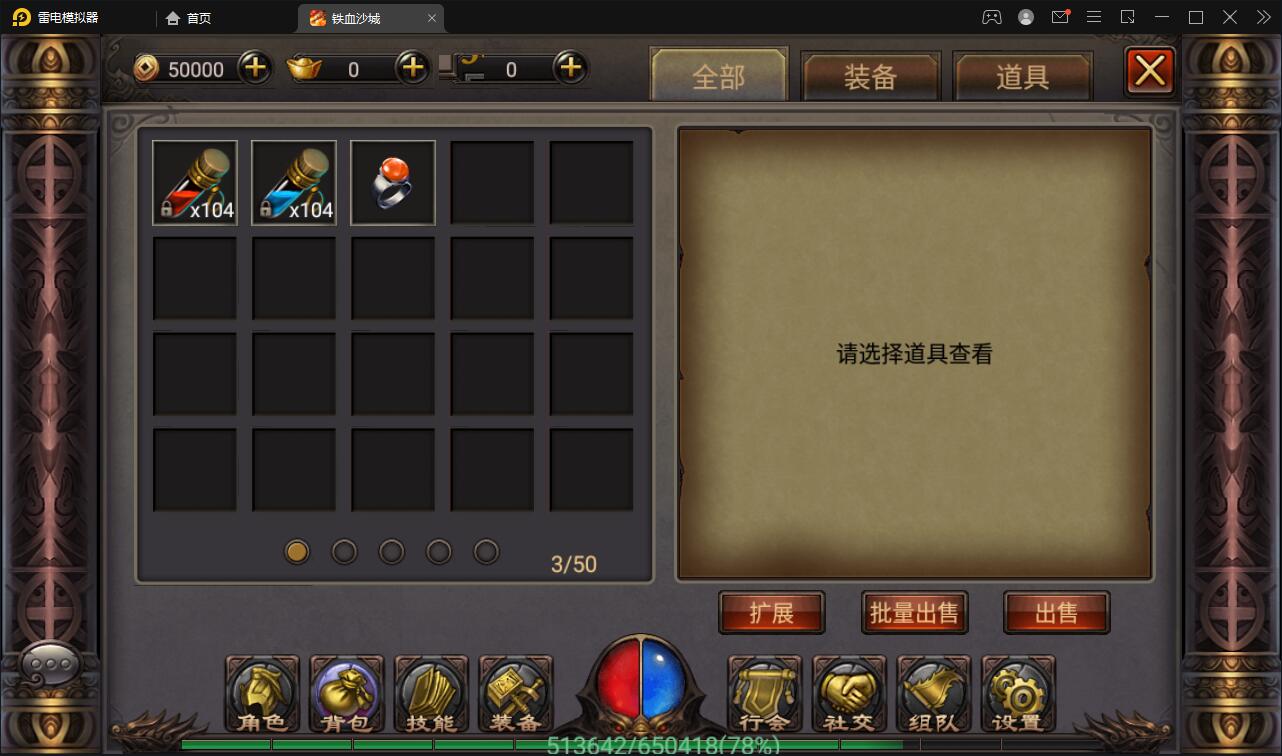Screen dimensions: 1282x756
Task: Open the 行会 guild banner icon
Action: pyautogui.click(x=764, y=693)
